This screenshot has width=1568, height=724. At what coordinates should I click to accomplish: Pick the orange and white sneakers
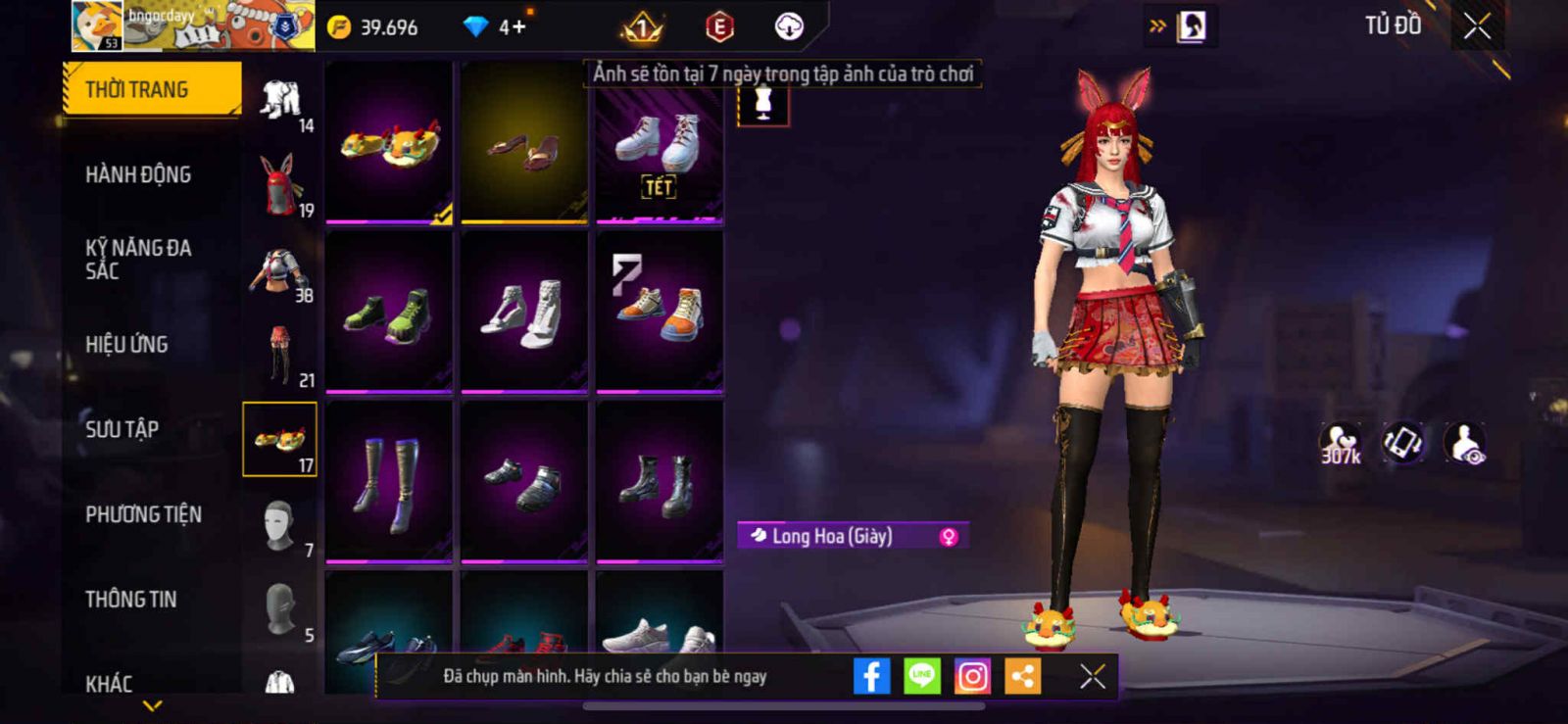660,313
